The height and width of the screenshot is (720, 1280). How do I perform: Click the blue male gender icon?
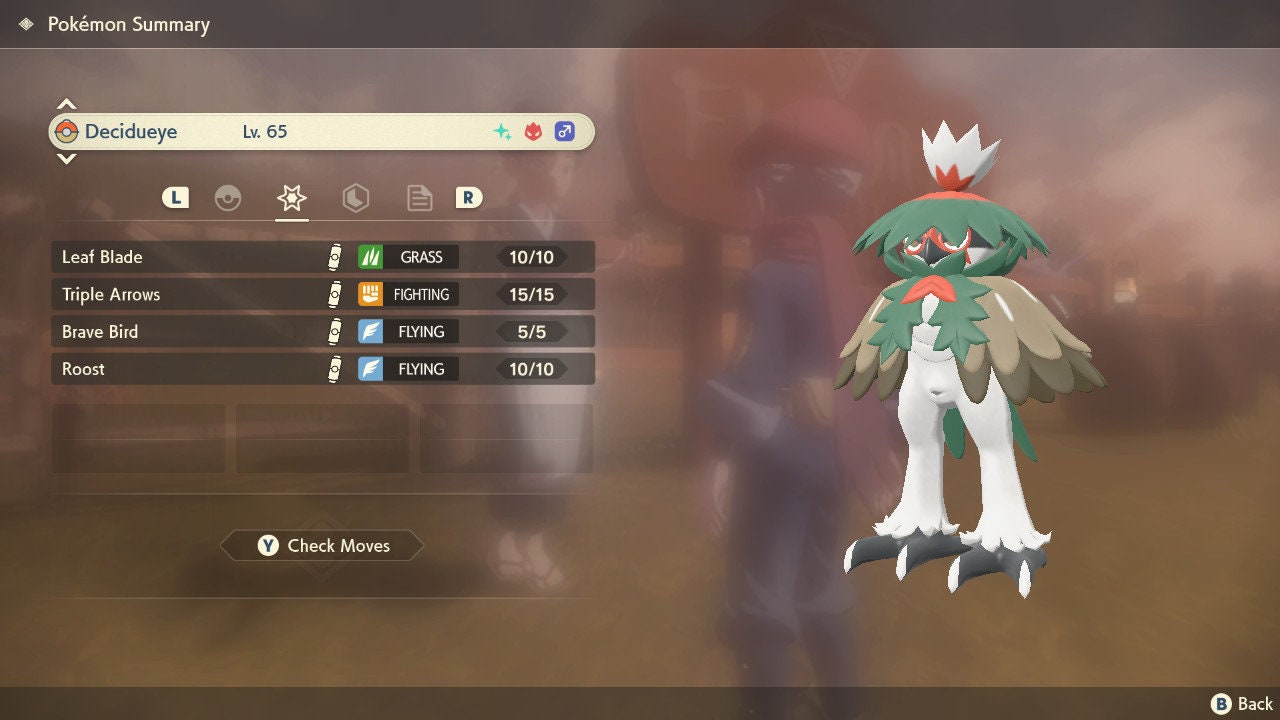coord(564,131)
